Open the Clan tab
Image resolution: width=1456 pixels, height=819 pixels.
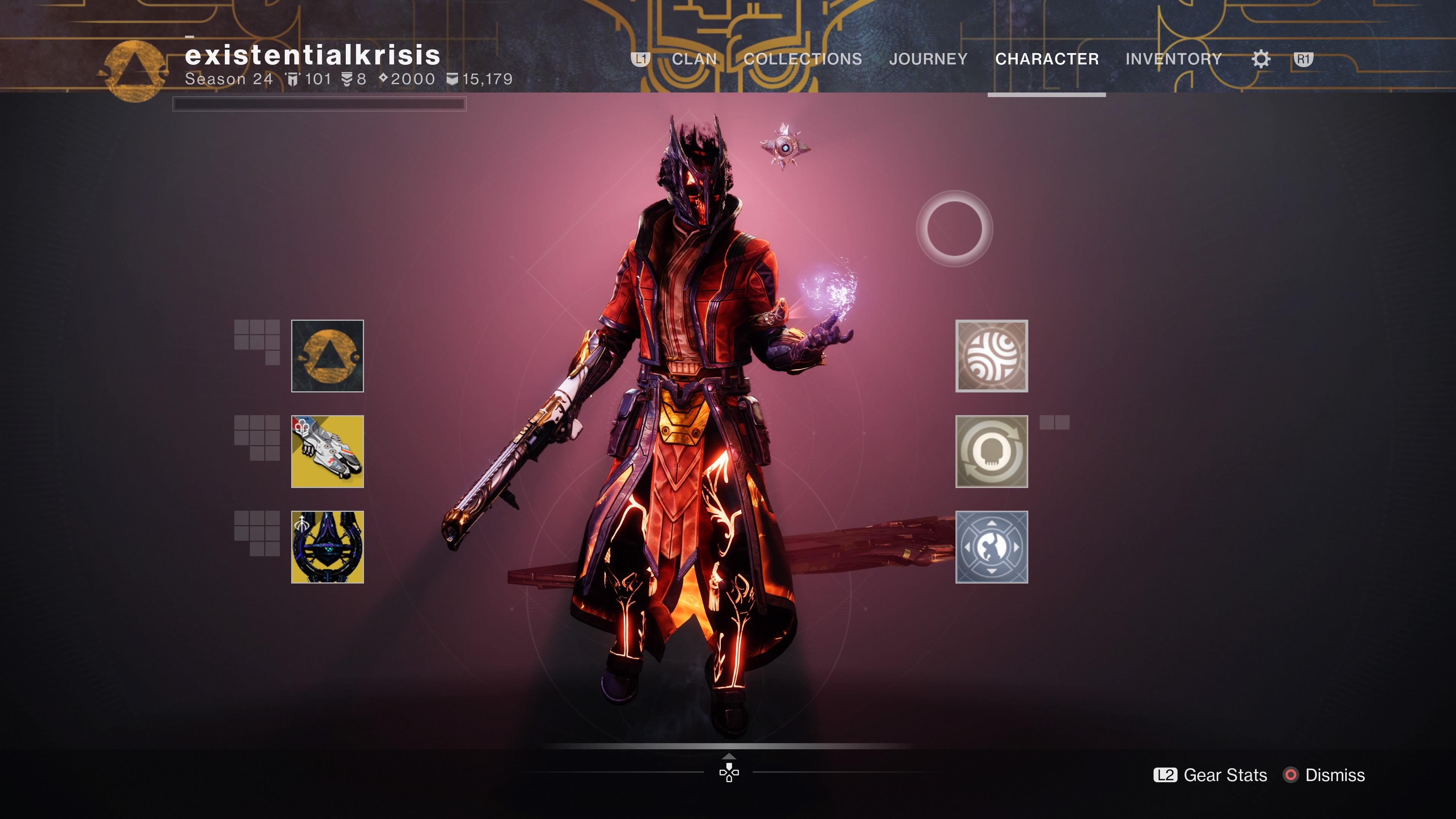click(694, 59)
